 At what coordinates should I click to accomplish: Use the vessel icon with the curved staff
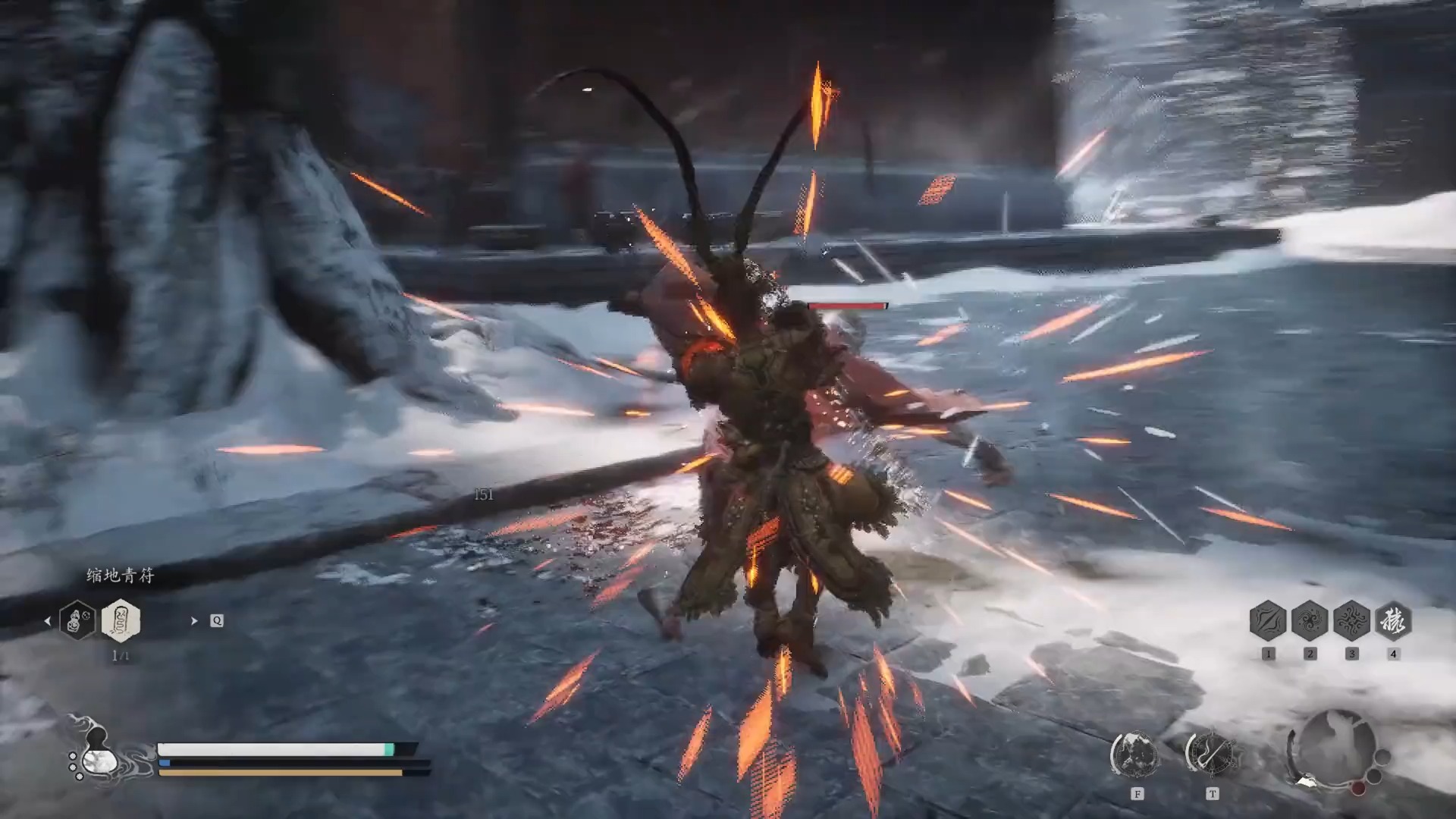click(x=1211, y=755)
